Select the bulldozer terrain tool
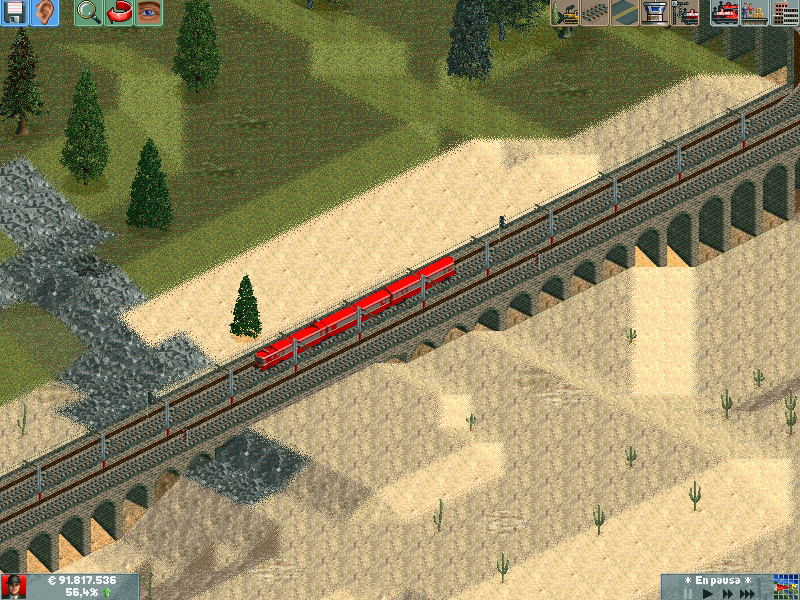The height and width of the screenshot is (600, 800). coord(566,13)
